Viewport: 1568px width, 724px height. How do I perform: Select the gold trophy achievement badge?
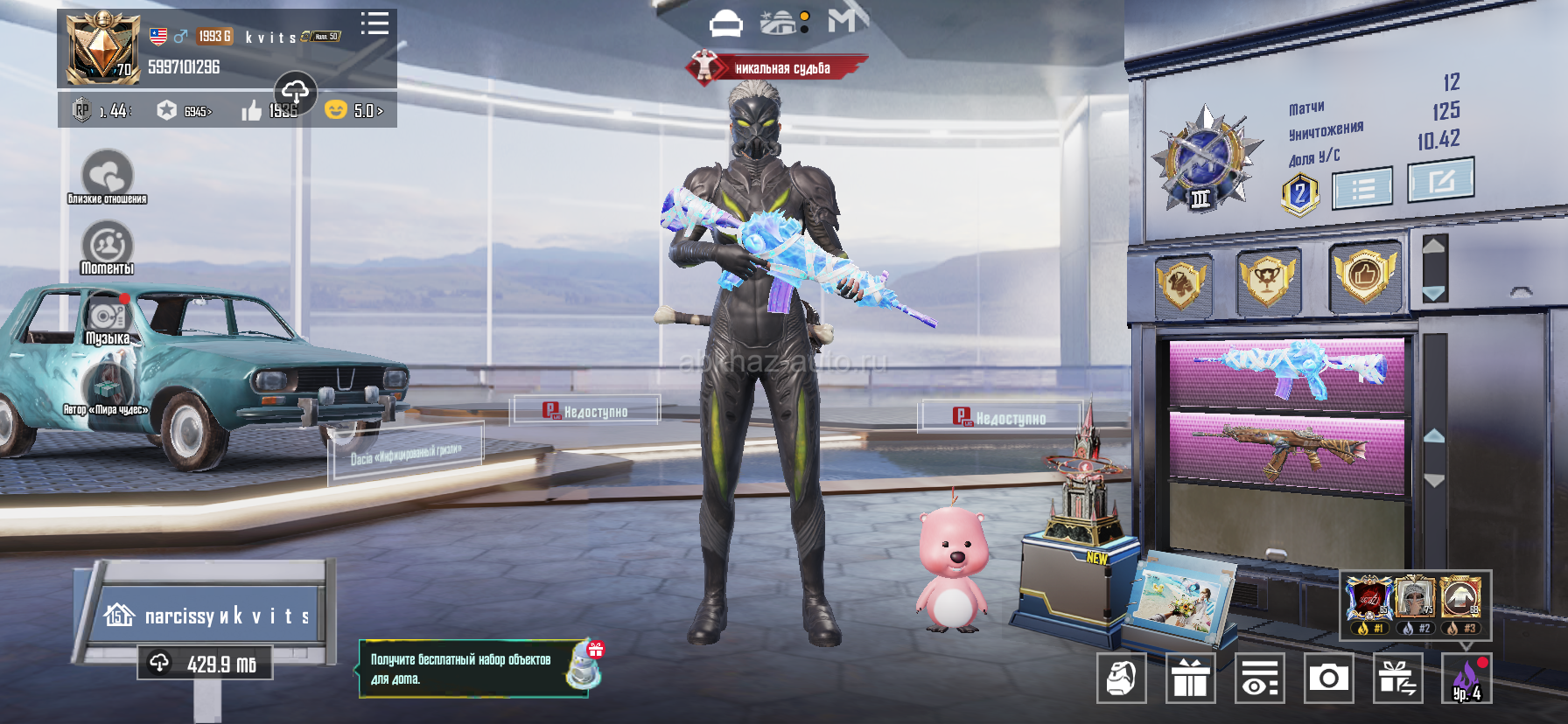pos(1268,279)
